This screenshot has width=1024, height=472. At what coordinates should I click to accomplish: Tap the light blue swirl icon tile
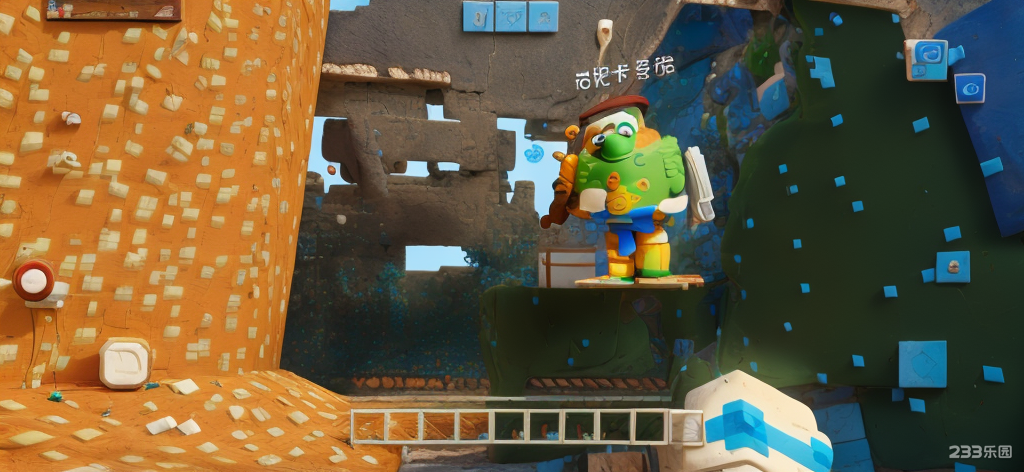coord(926,58)
